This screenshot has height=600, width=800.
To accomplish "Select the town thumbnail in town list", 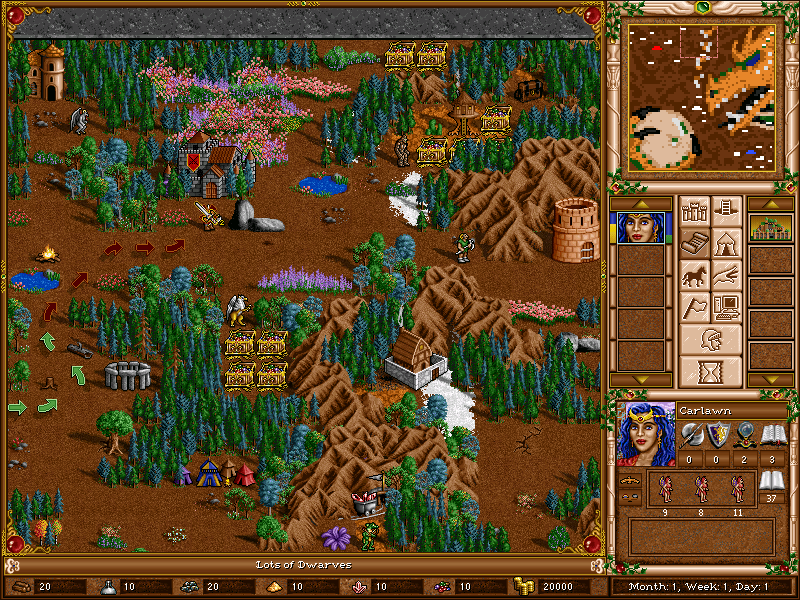I will coord(770,228).
